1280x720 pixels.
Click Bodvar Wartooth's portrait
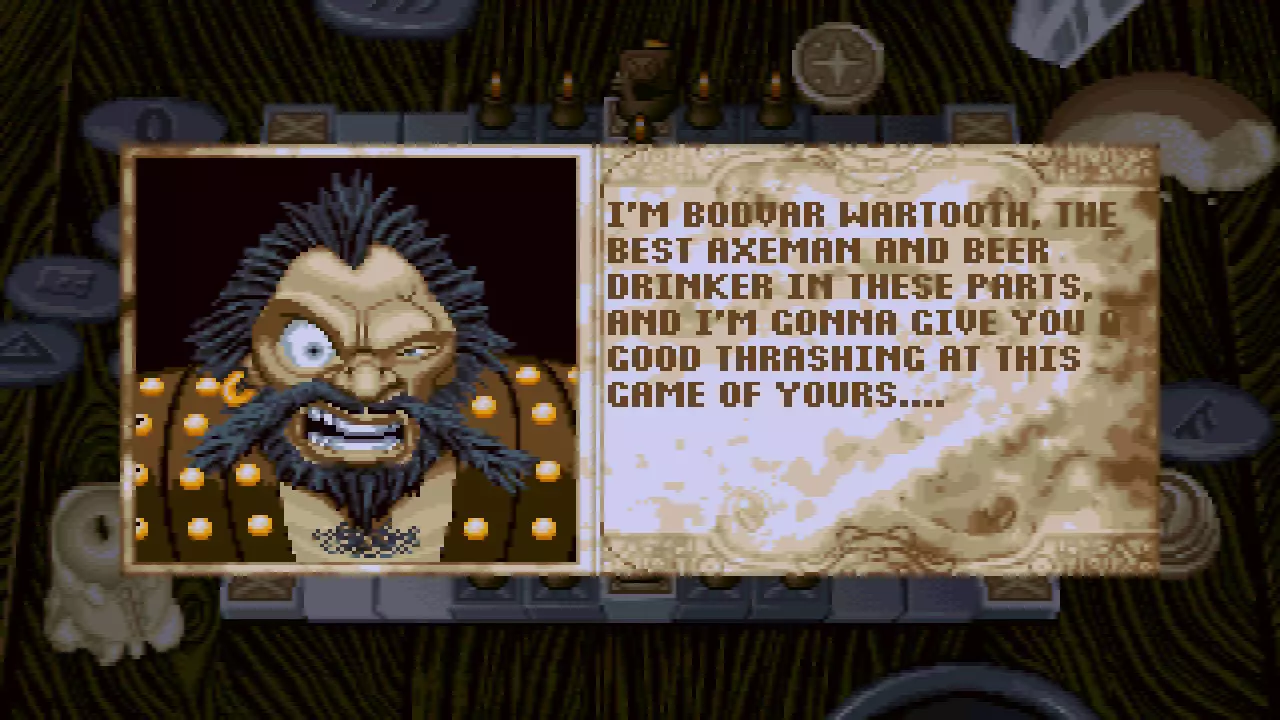point(355,360)
